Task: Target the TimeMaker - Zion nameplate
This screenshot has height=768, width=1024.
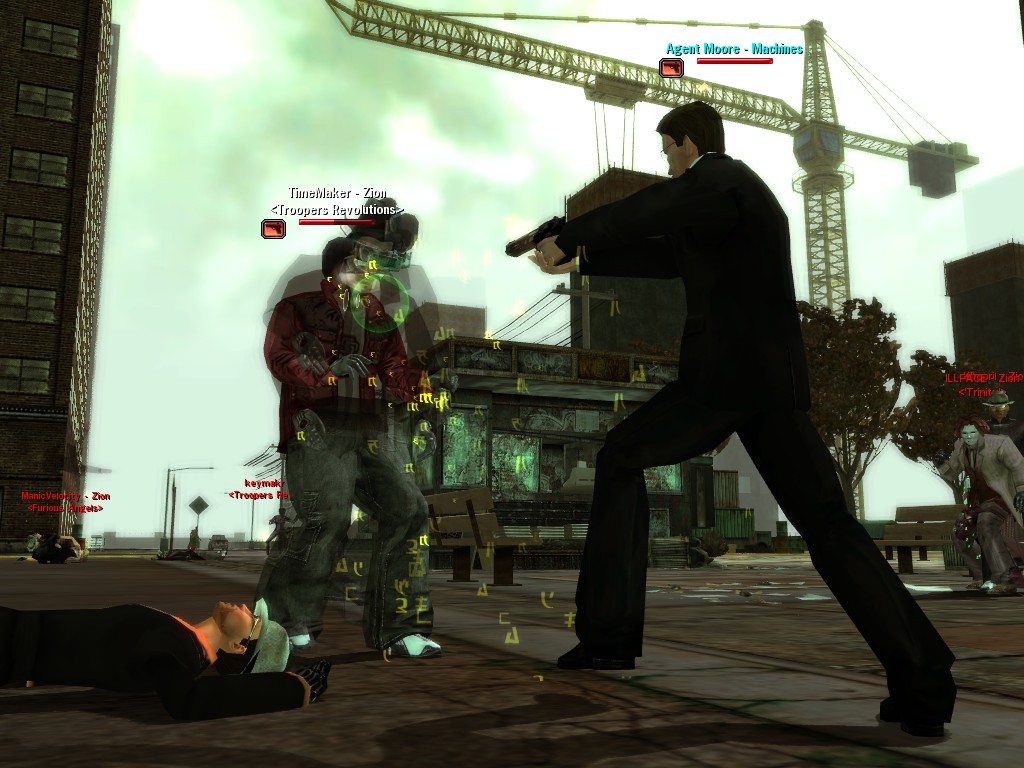Action: [x=337, y=193]
